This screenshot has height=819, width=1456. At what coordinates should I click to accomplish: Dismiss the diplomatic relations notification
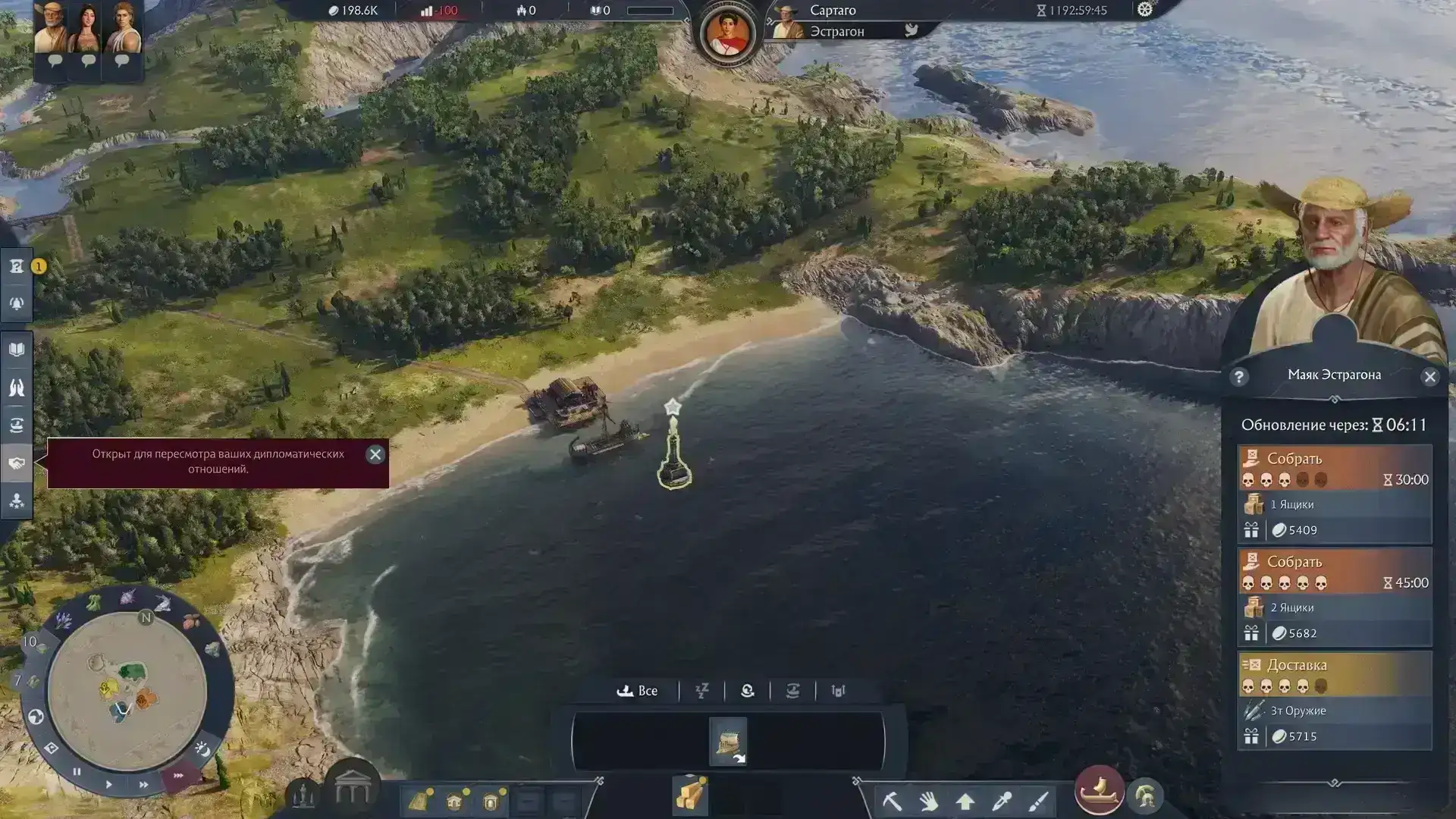[x=375, y=454]
